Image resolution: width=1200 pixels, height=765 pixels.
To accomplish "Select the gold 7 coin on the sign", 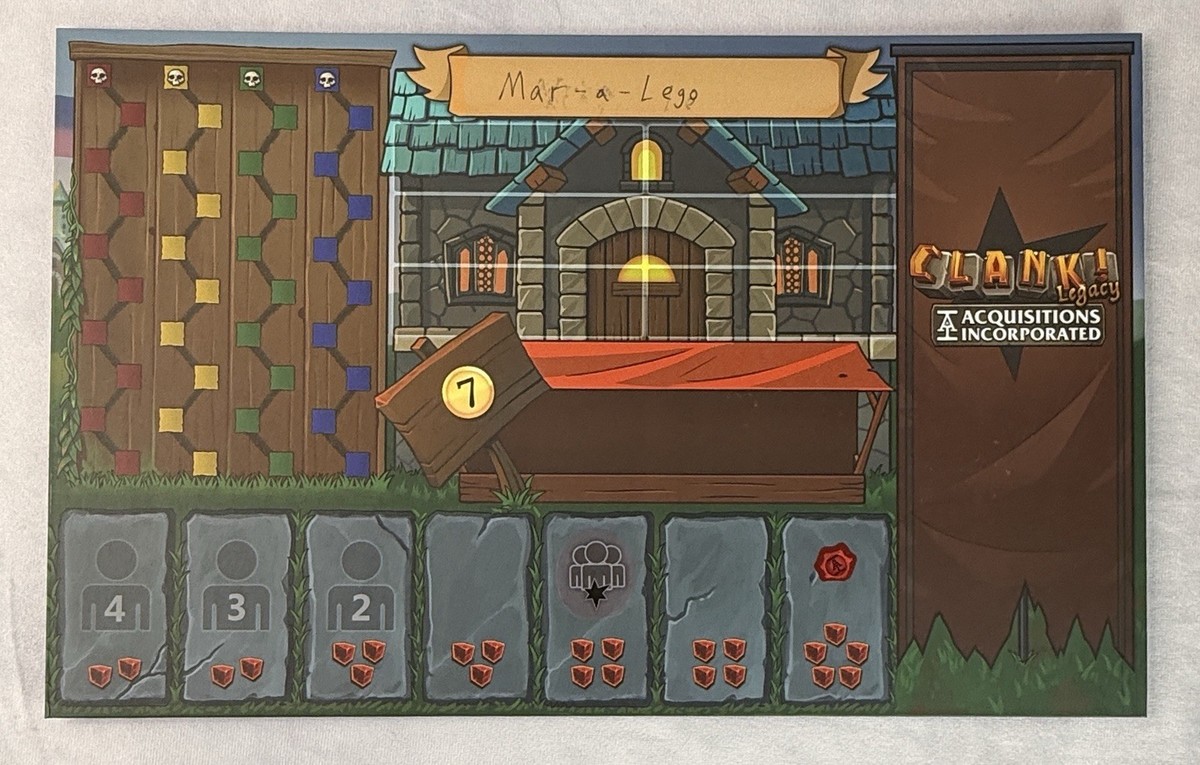I will [x=468, y=392].
